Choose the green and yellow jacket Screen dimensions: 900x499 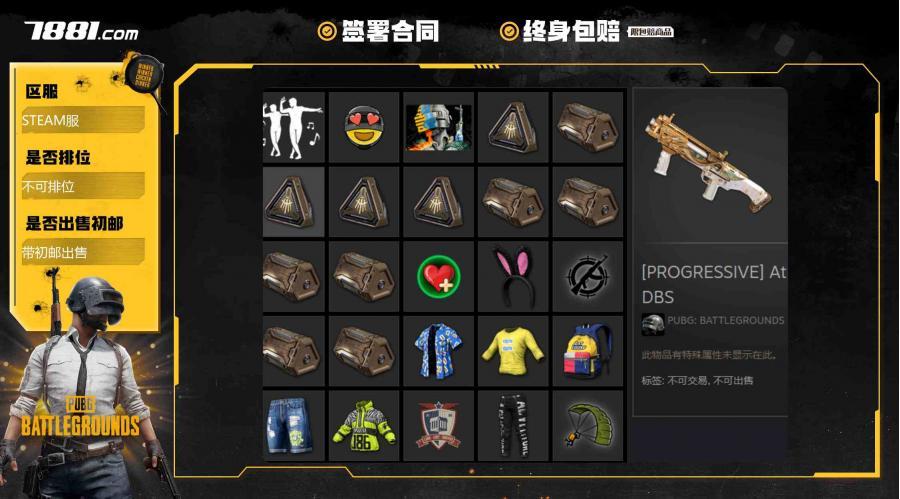click(364, 424)
